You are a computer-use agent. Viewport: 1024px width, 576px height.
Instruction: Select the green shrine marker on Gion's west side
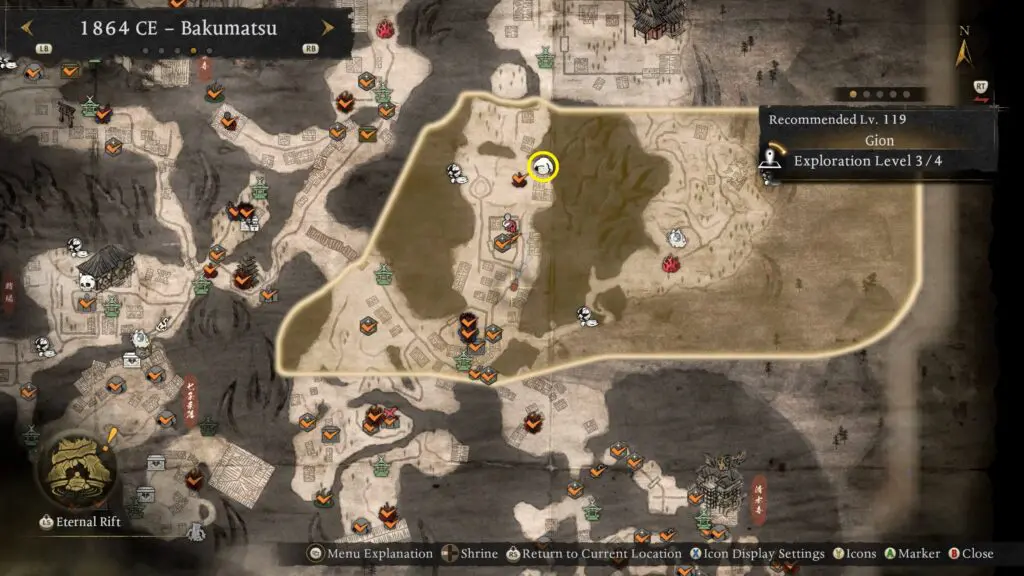(384, 272)
